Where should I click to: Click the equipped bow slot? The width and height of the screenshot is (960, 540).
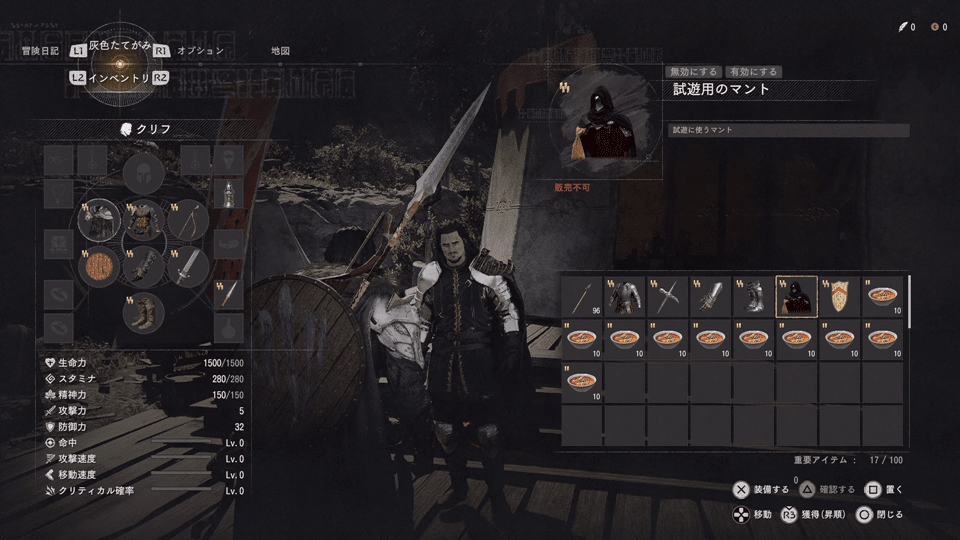coord(188,222)
